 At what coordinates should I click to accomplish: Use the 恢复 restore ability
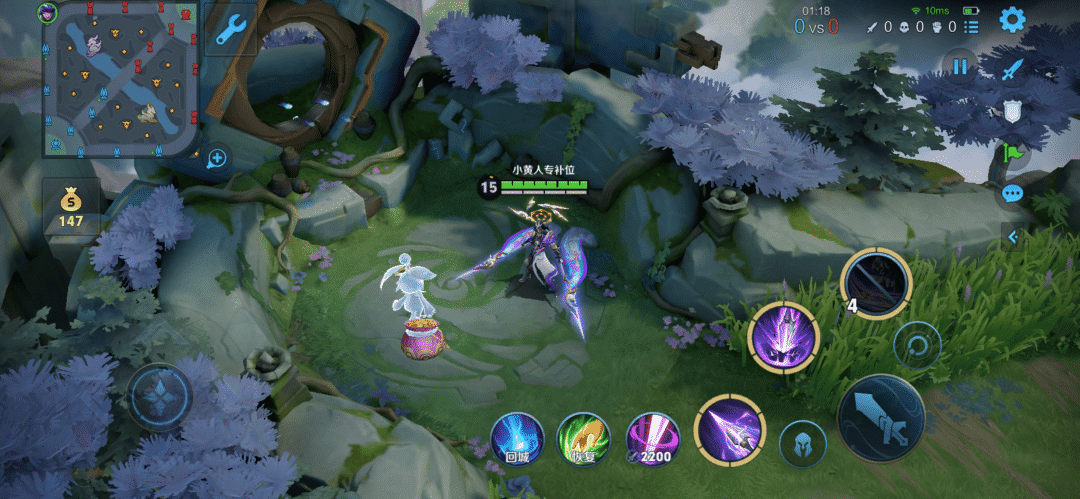pyautogui.click(x=584, y=439)
